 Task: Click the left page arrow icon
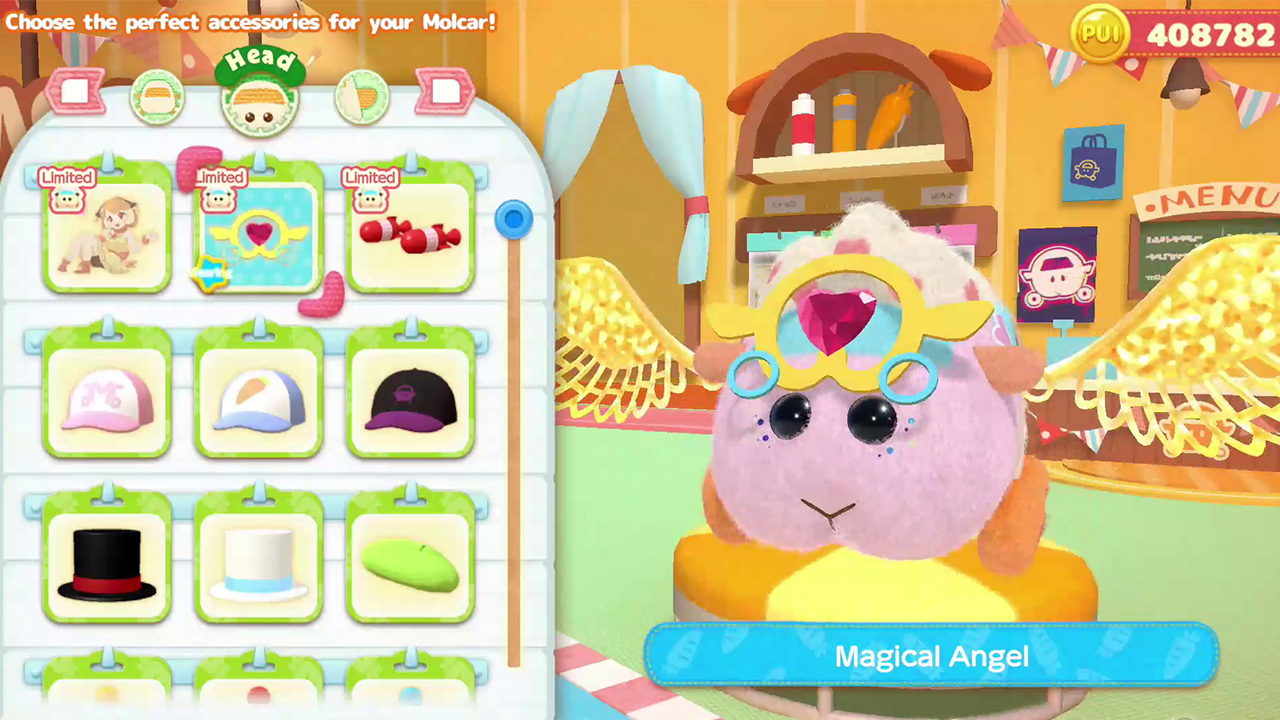(77, 91)
